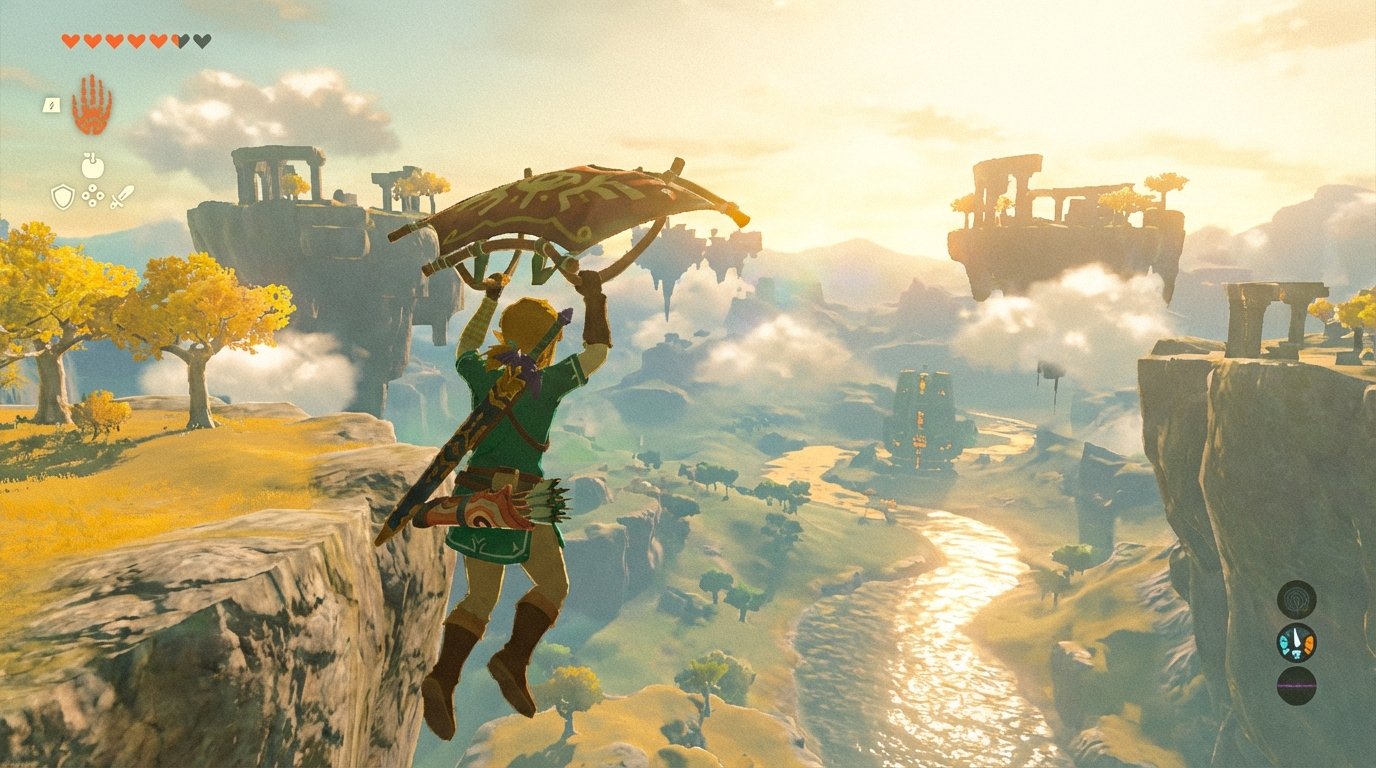Click the noise detection indicator
This screenshot has width=1376, height=768.
click(x=1296, y=600)
